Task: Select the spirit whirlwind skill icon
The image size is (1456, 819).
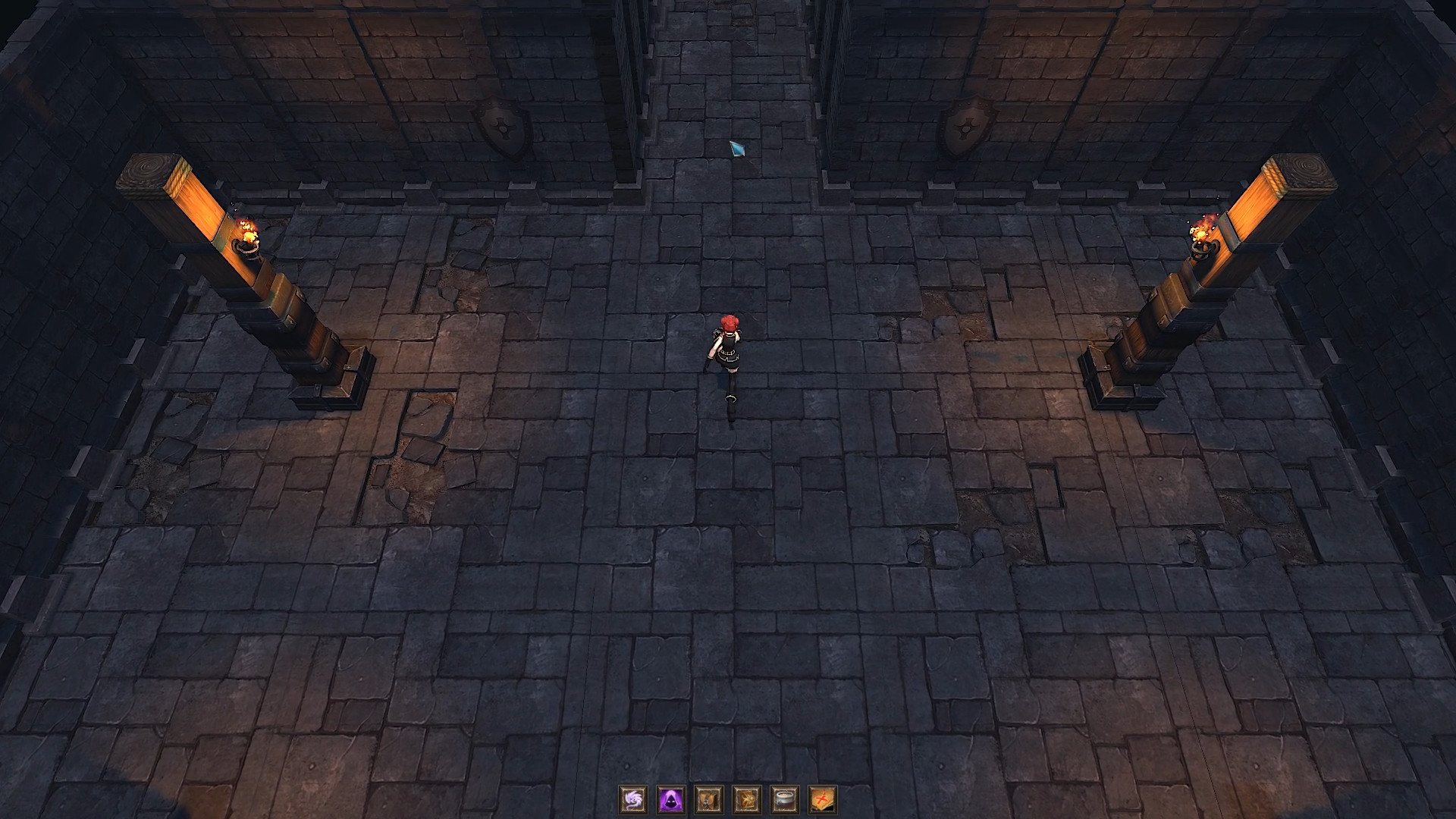Action: (x=633, y=800)
